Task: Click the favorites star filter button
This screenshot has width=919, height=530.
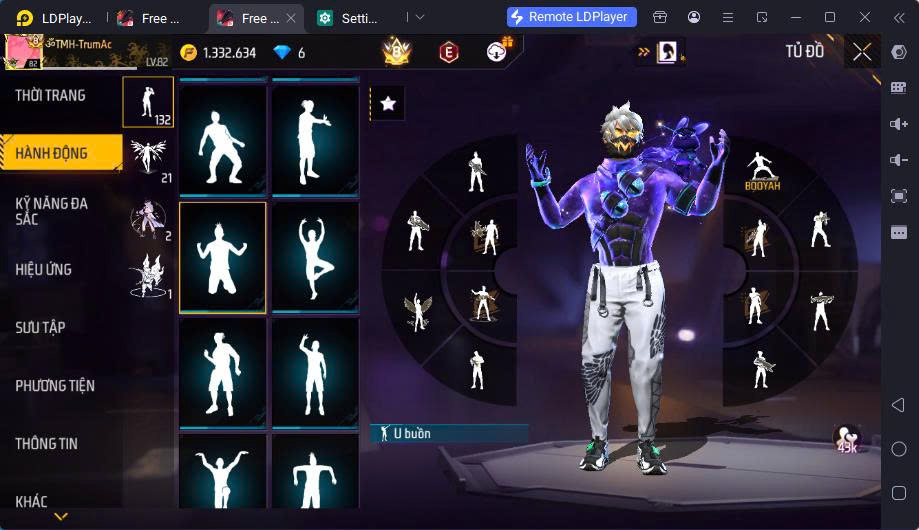Action: 388,103
